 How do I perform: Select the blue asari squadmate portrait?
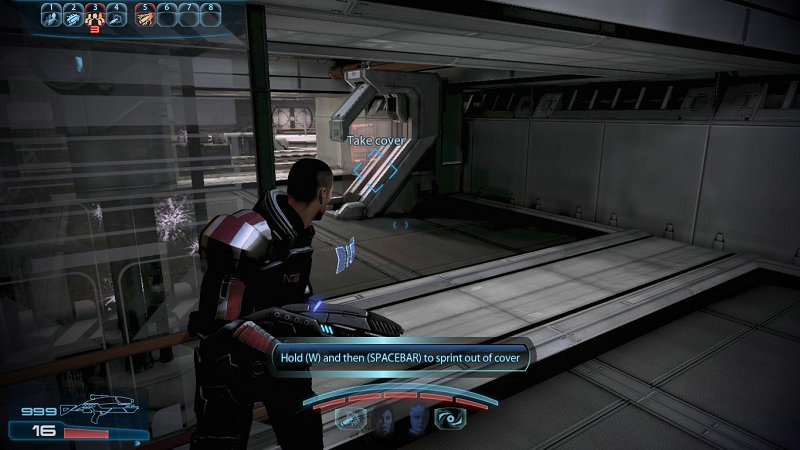pyautogui.click(x=415, y=420)
